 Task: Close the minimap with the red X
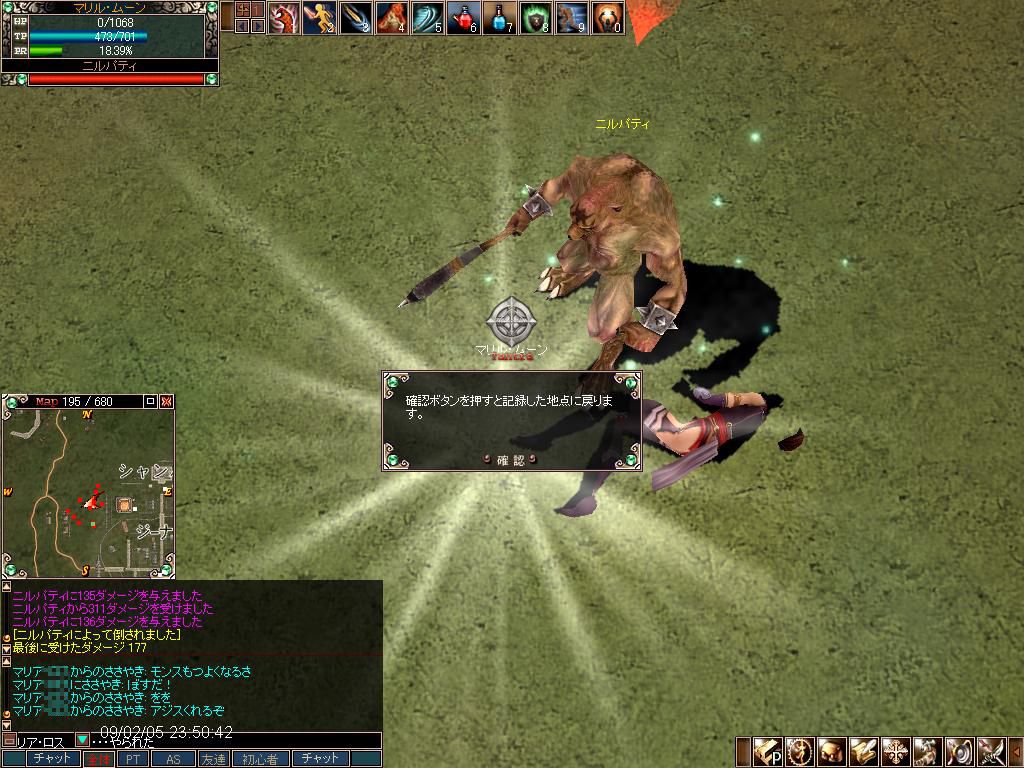pos(167,401)
